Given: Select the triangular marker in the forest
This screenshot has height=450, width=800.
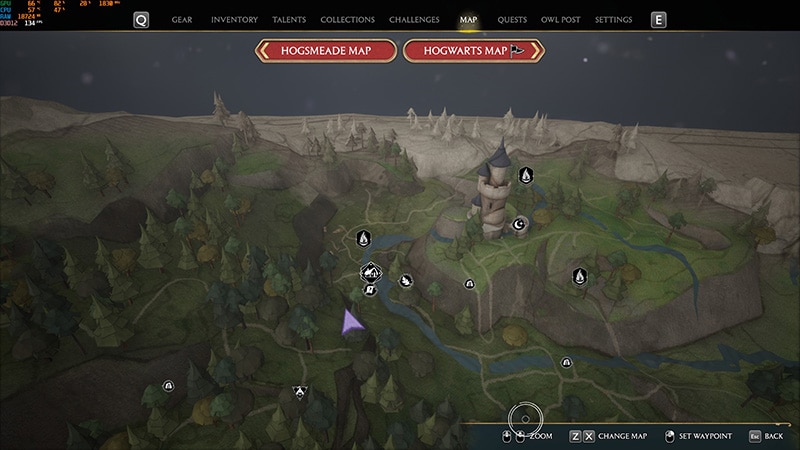Looking at the screenshot, I should click(x=299, y=392).
